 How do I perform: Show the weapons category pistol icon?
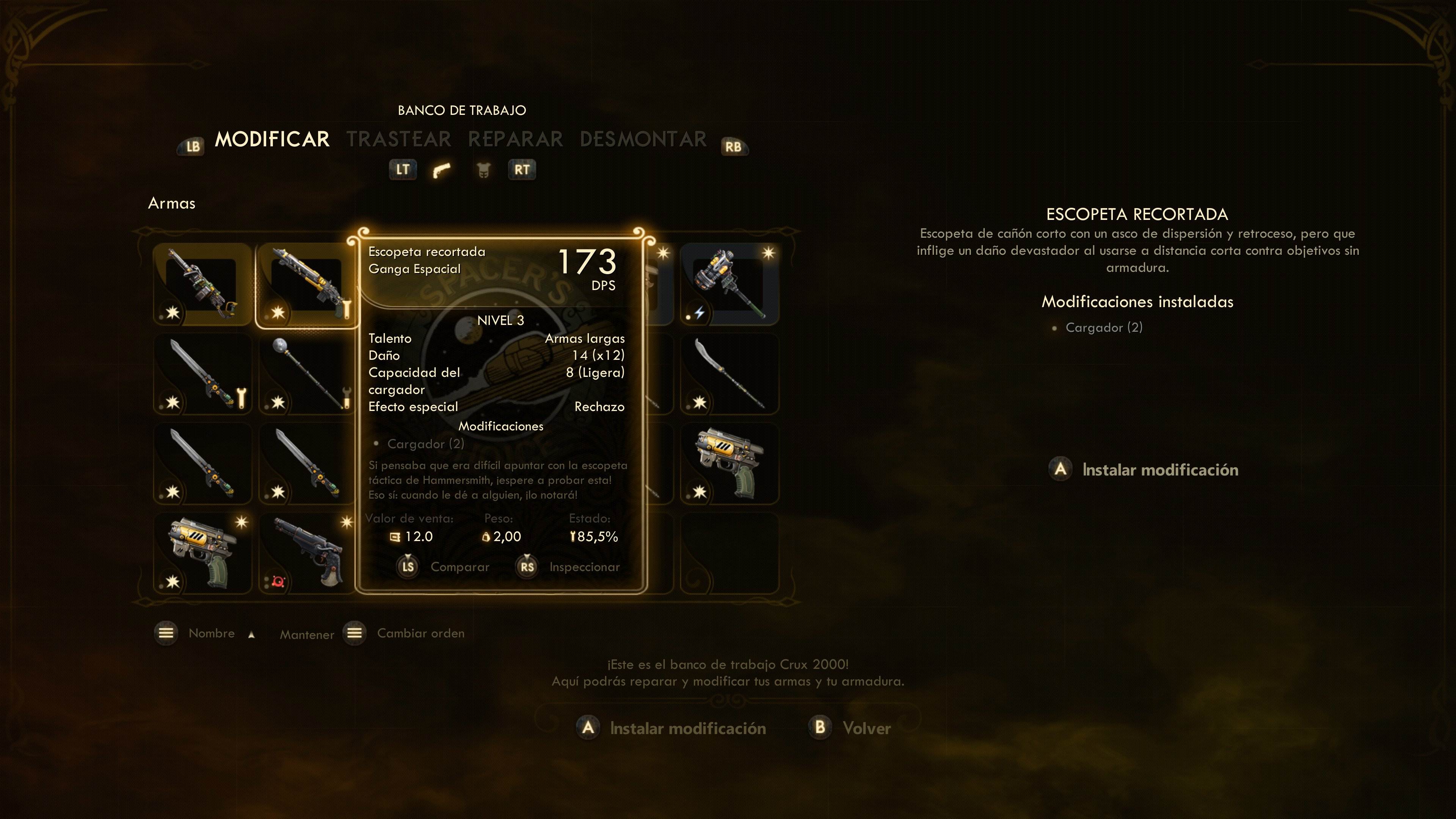point(441,169)
